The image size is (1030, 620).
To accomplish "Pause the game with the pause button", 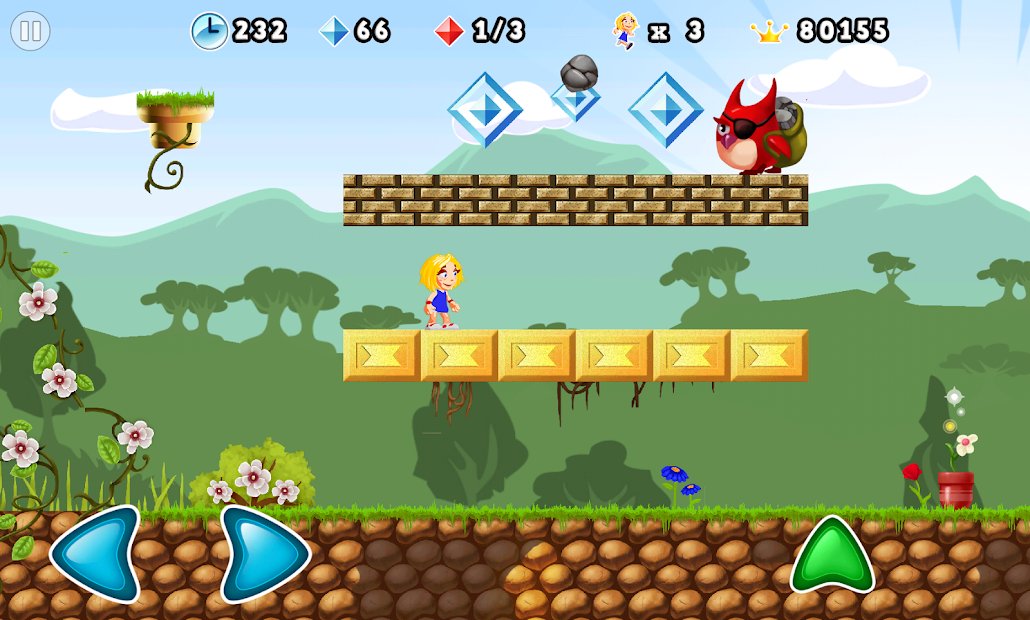I will point(30,31).
